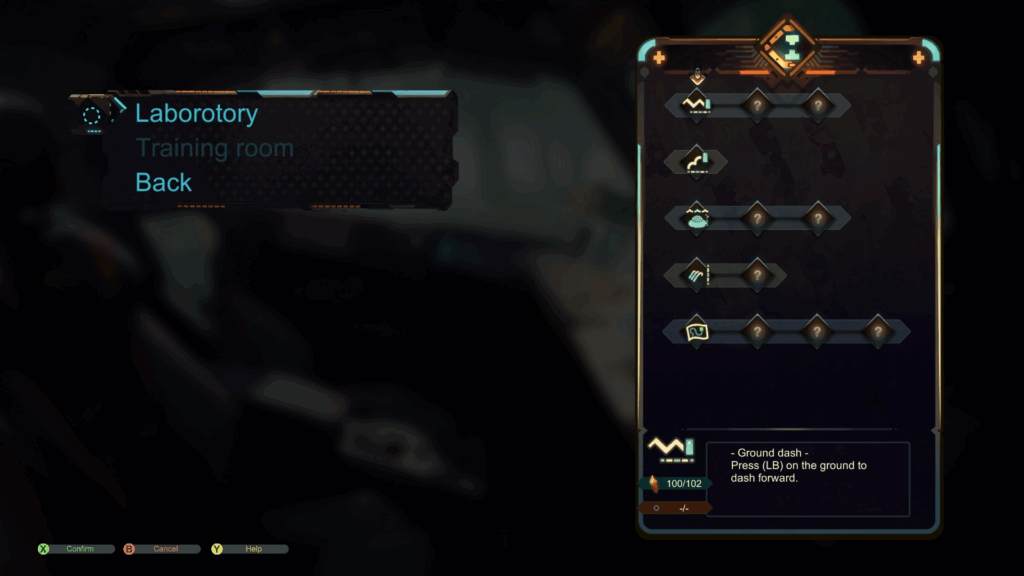This screenshot has height=576, width=1024.
Task: Click the Cancel button label
Action: point(165,549)
